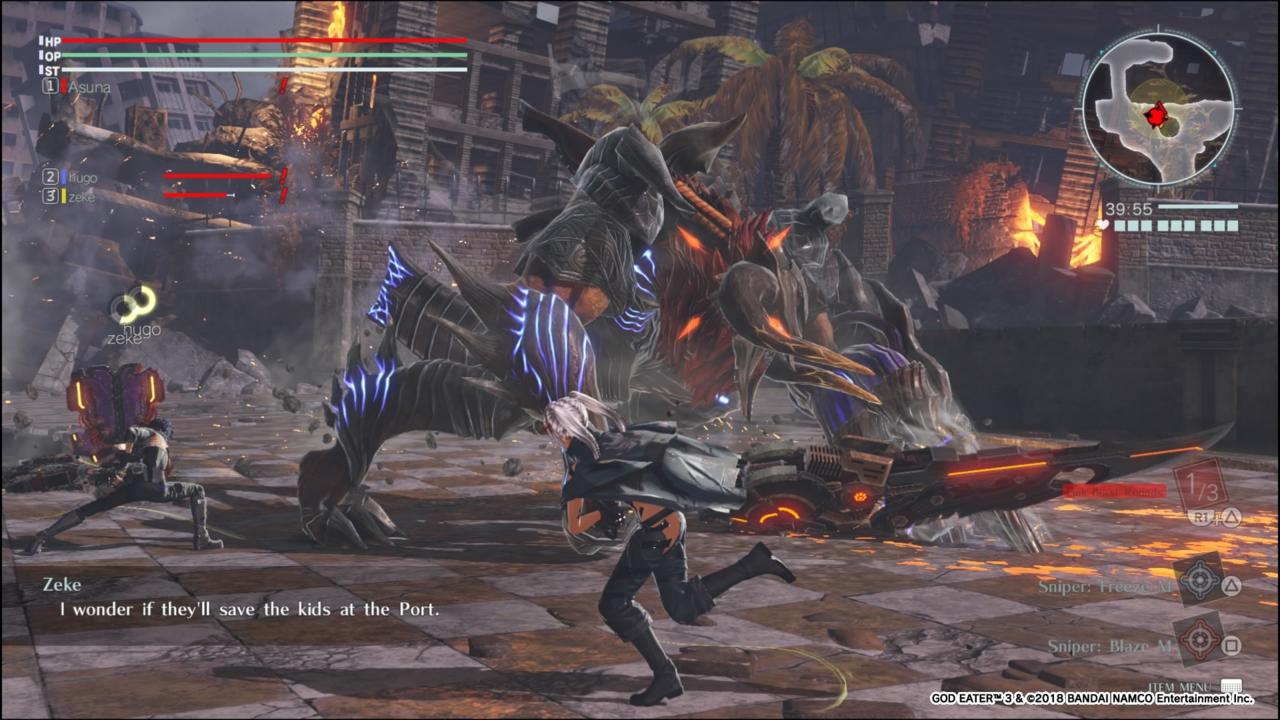Select the Sniper: Blaze M crosshair icon
Viewport: 1280px width, 720px height.
(x=1199, y=639)
